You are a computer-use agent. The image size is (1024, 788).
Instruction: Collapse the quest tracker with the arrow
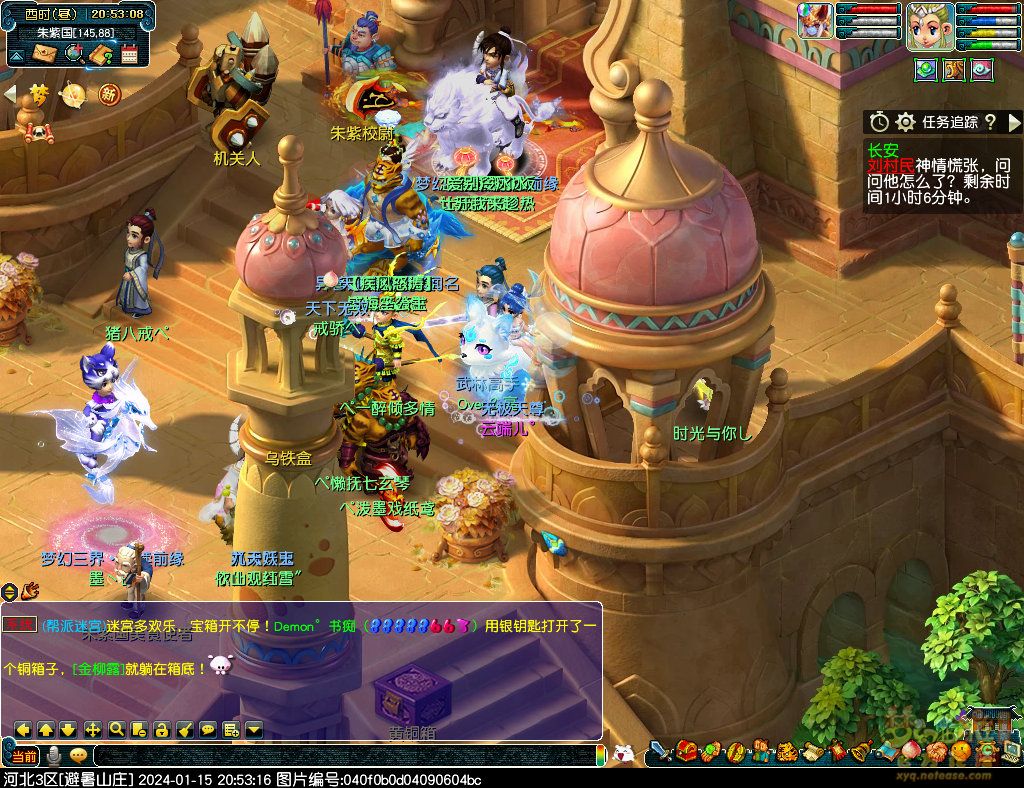point(1014,122)
